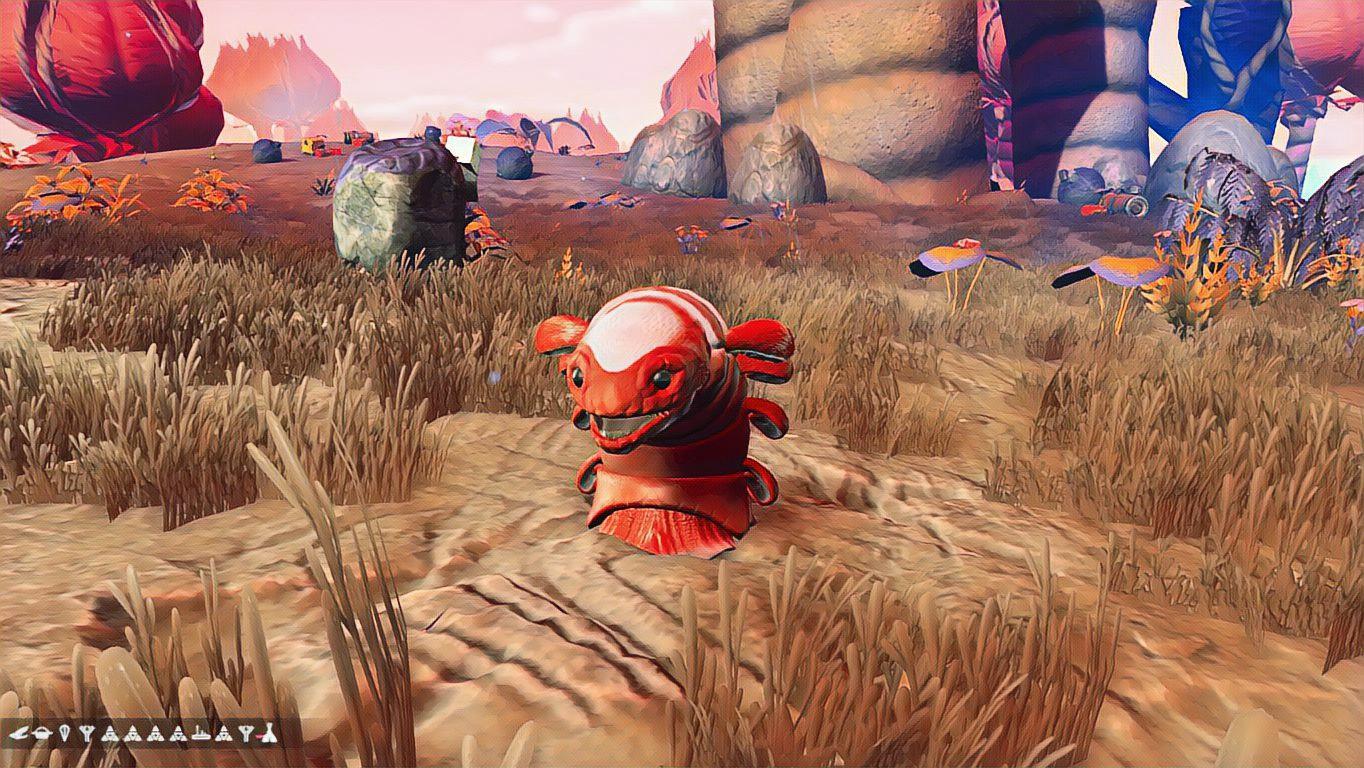Select the Boat portal glyph
The width and height of the screenshot is (1364, 768).
[x=201, y=733]
